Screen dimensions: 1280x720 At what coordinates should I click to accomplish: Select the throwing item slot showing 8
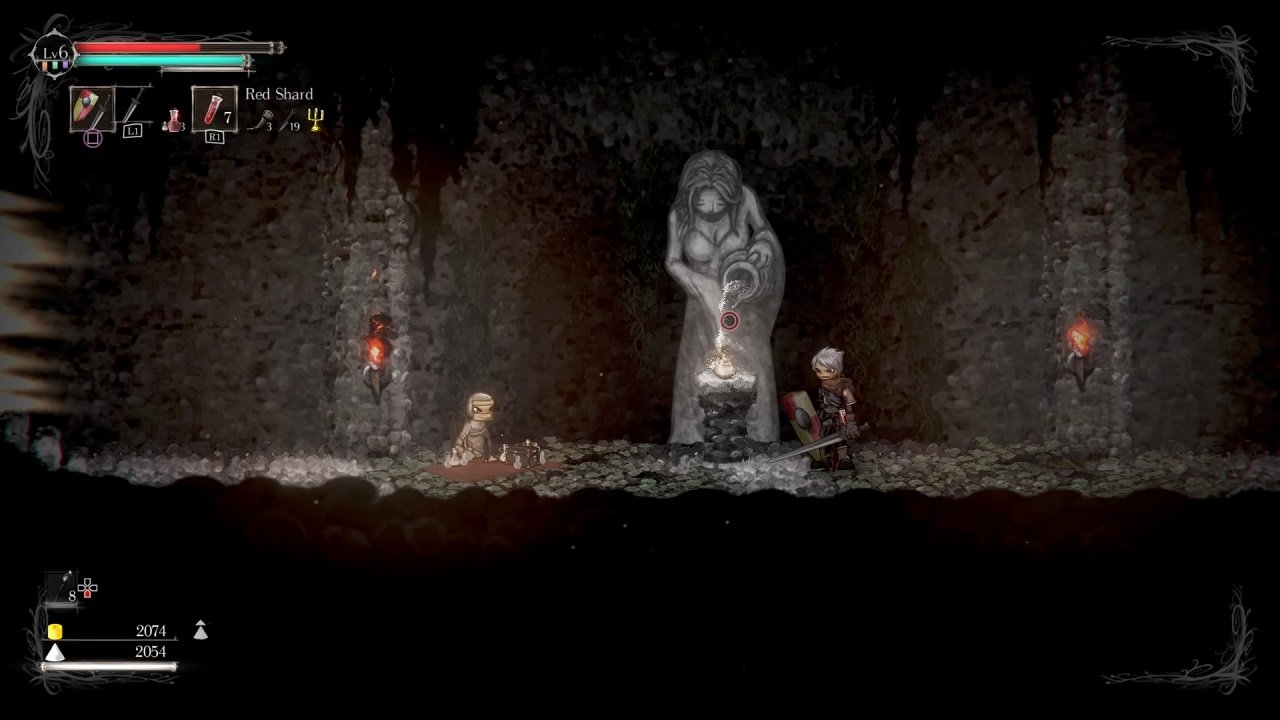click(x=60, y=586)
